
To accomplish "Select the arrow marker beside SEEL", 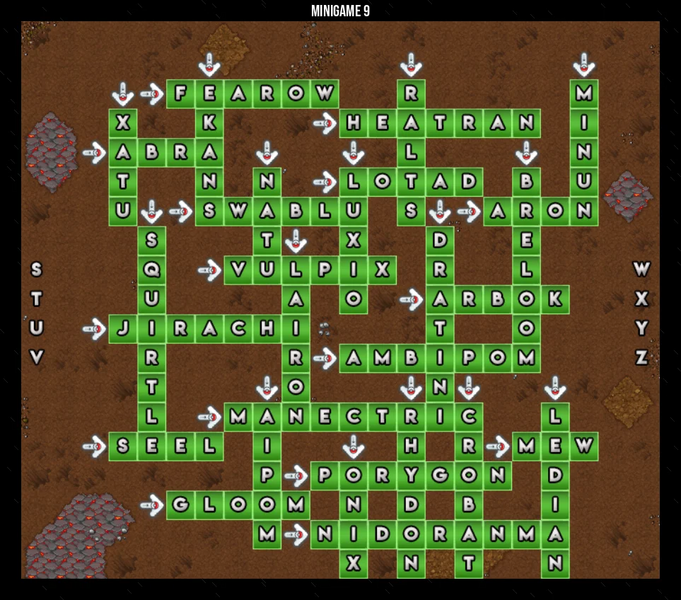I will 94,444.
